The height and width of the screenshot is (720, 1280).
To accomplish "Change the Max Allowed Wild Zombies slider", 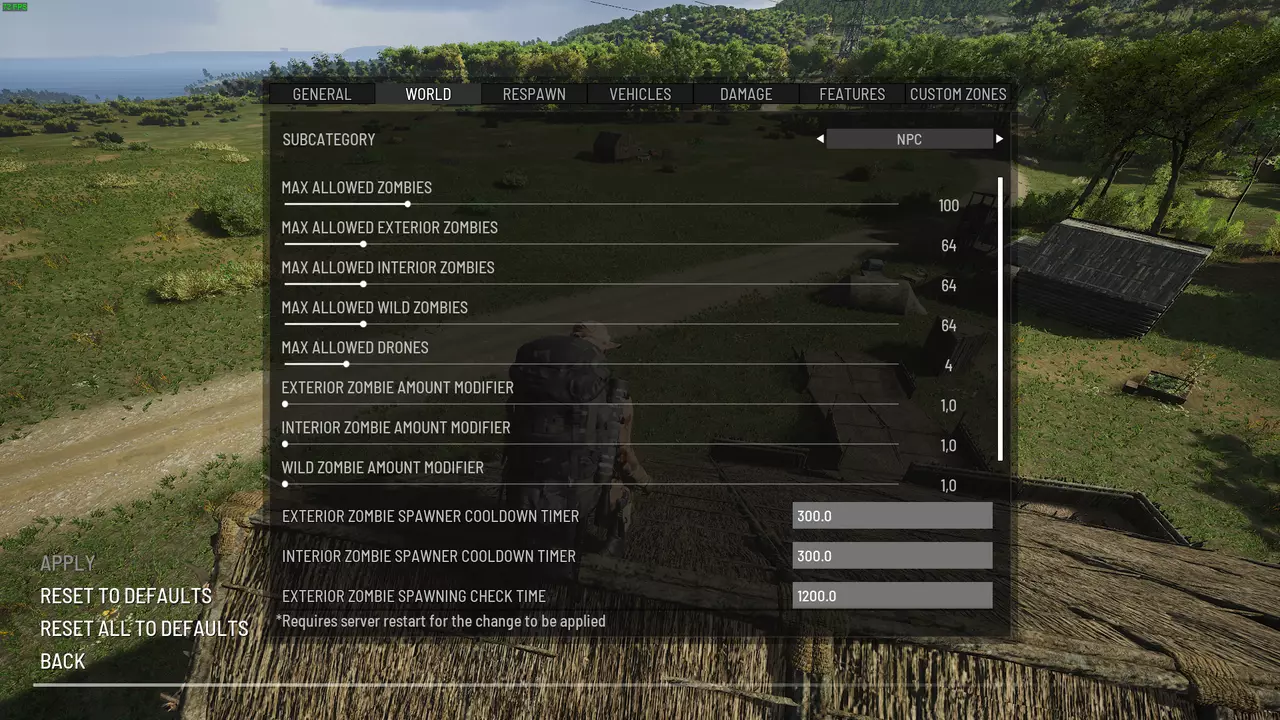I will pos(363,324).
